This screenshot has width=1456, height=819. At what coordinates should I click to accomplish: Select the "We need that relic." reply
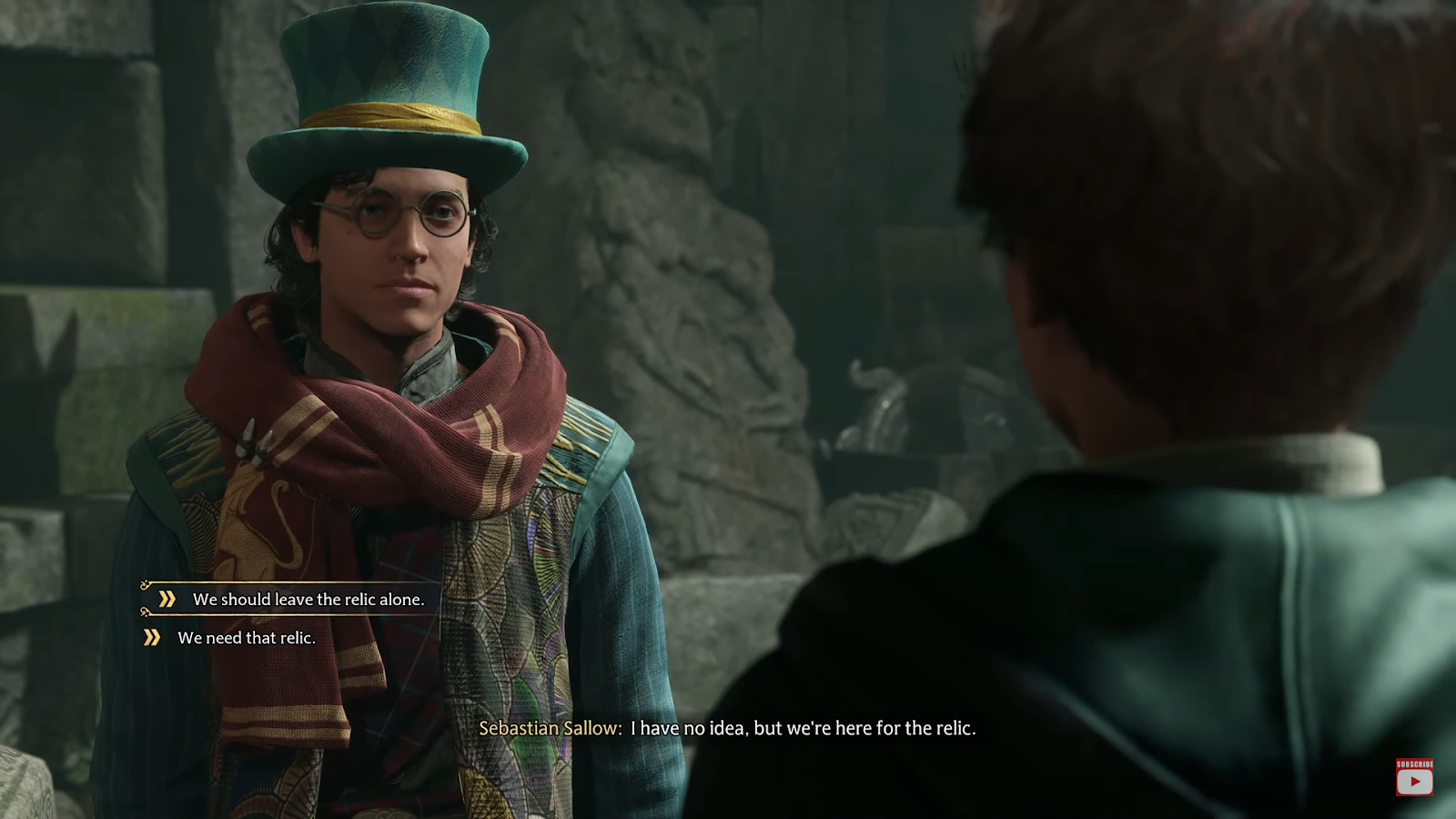click(x=246, y=638)
